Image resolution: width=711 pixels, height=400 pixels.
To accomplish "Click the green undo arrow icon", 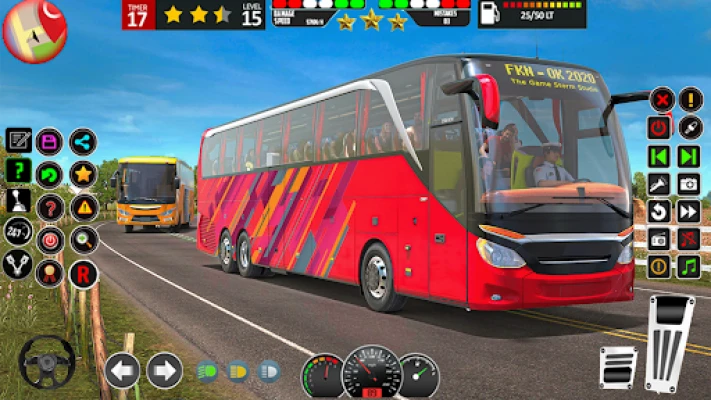I will coord(49,174).
